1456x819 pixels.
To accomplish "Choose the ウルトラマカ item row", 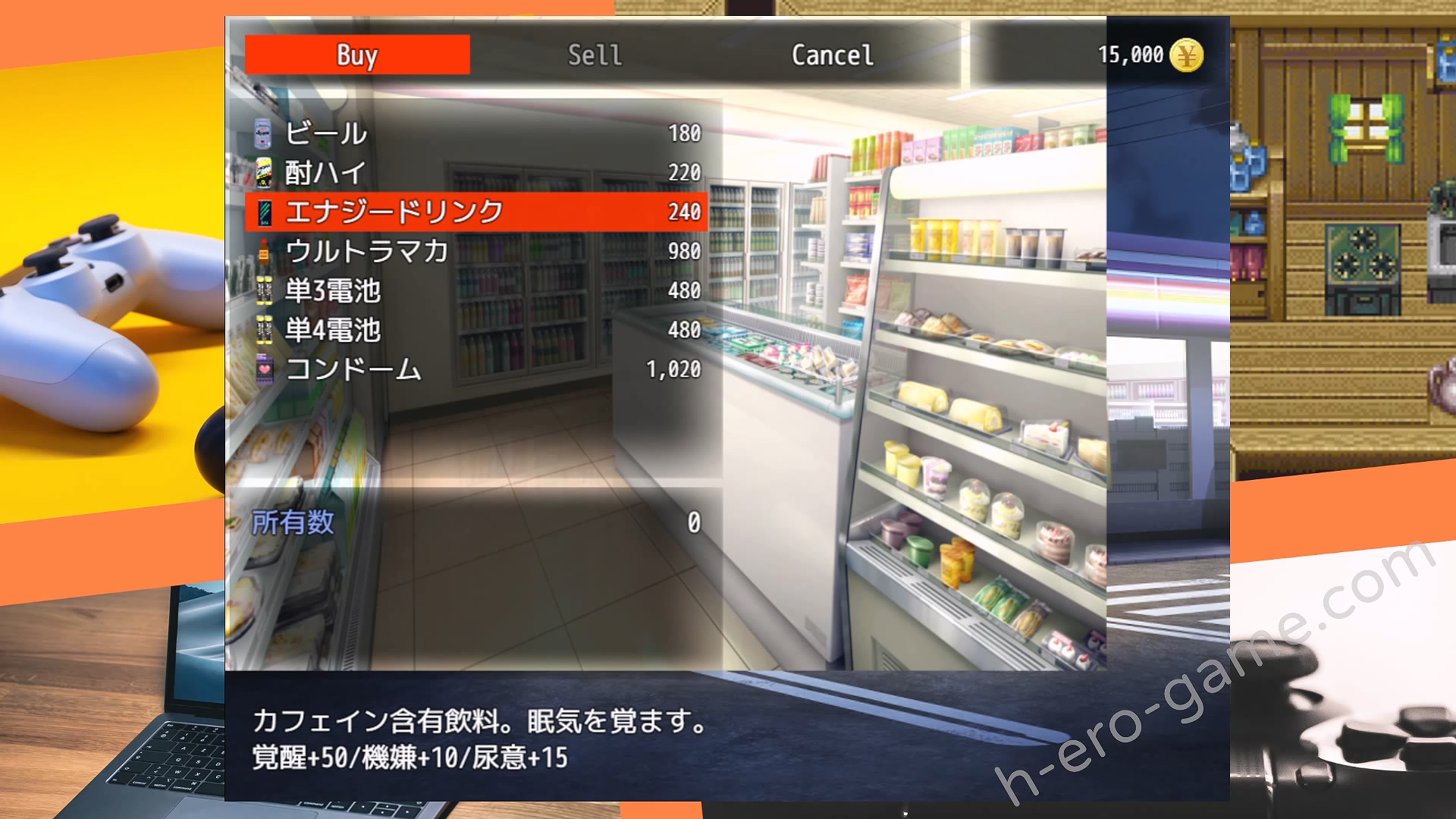I will (476, 251).
